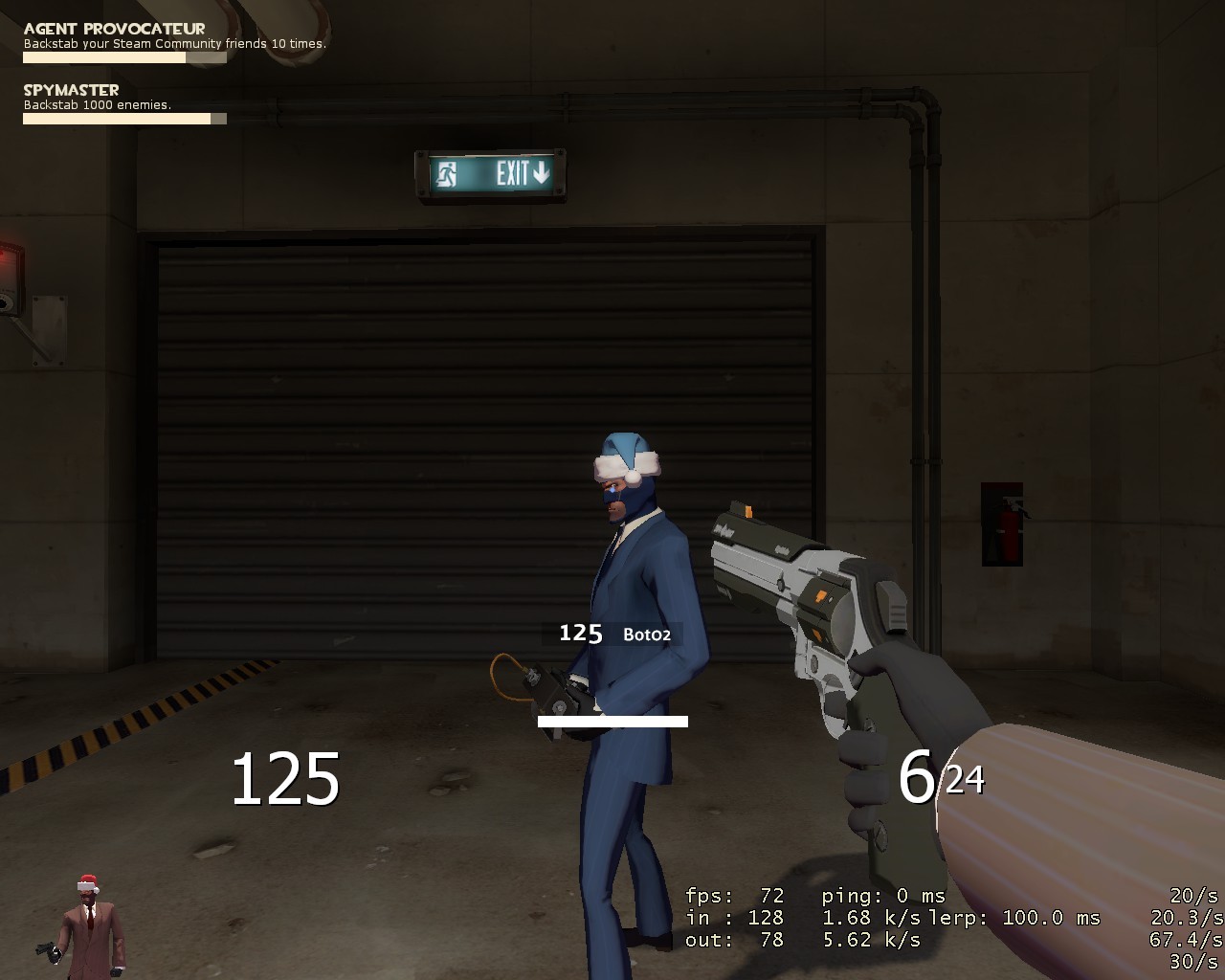Click the Agent Provocateur achievement title

pyautogui.click(x=115, y=28)
